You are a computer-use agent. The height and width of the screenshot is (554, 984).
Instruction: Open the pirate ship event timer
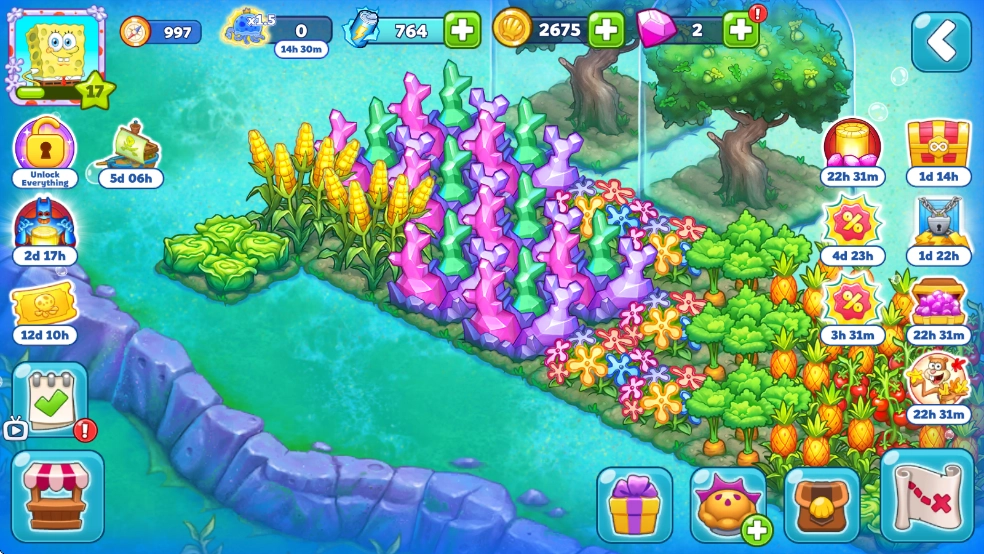pyautogui.click(x=131, y=150)
